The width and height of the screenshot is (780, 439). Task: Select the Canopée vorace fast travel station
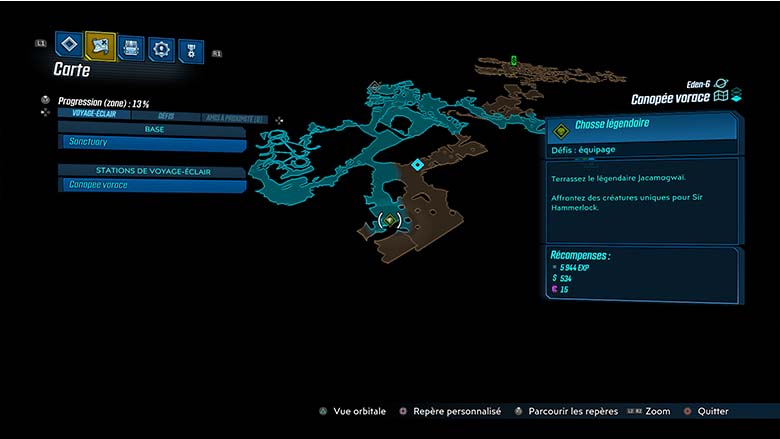[x=150, y=185]
